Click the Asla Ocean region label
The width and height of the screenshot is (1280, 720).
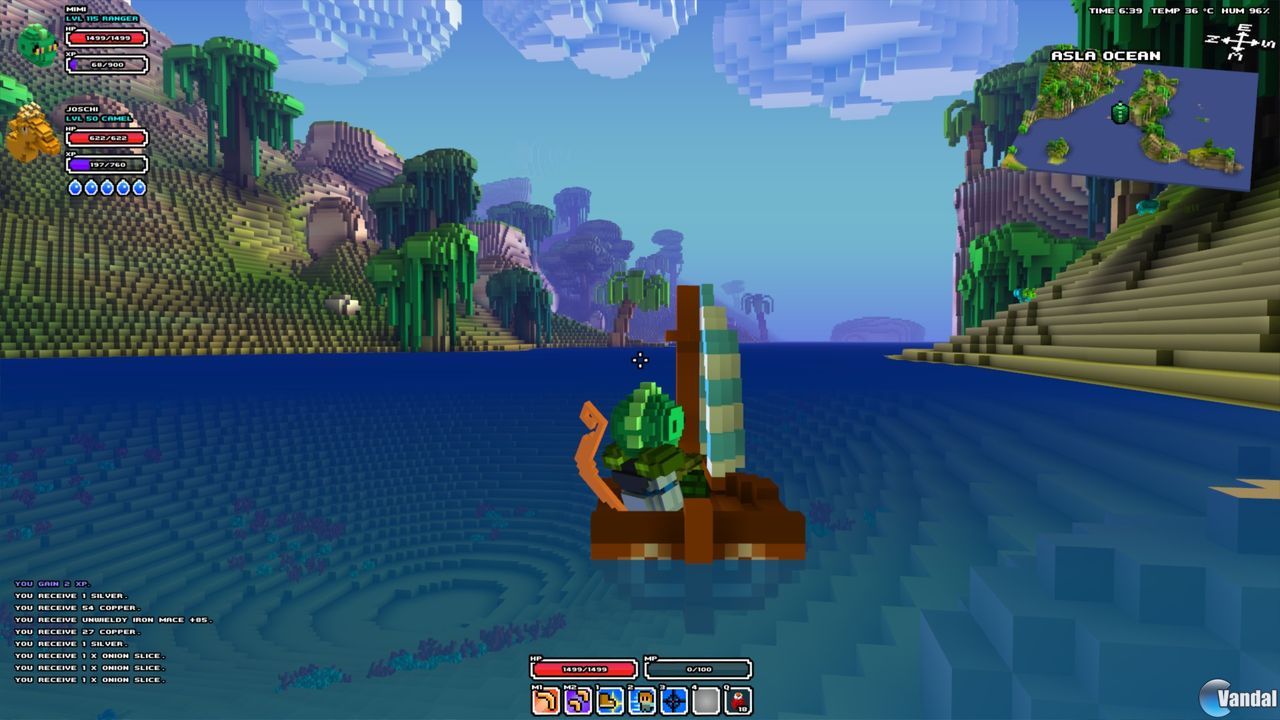tap(1104, 55)
